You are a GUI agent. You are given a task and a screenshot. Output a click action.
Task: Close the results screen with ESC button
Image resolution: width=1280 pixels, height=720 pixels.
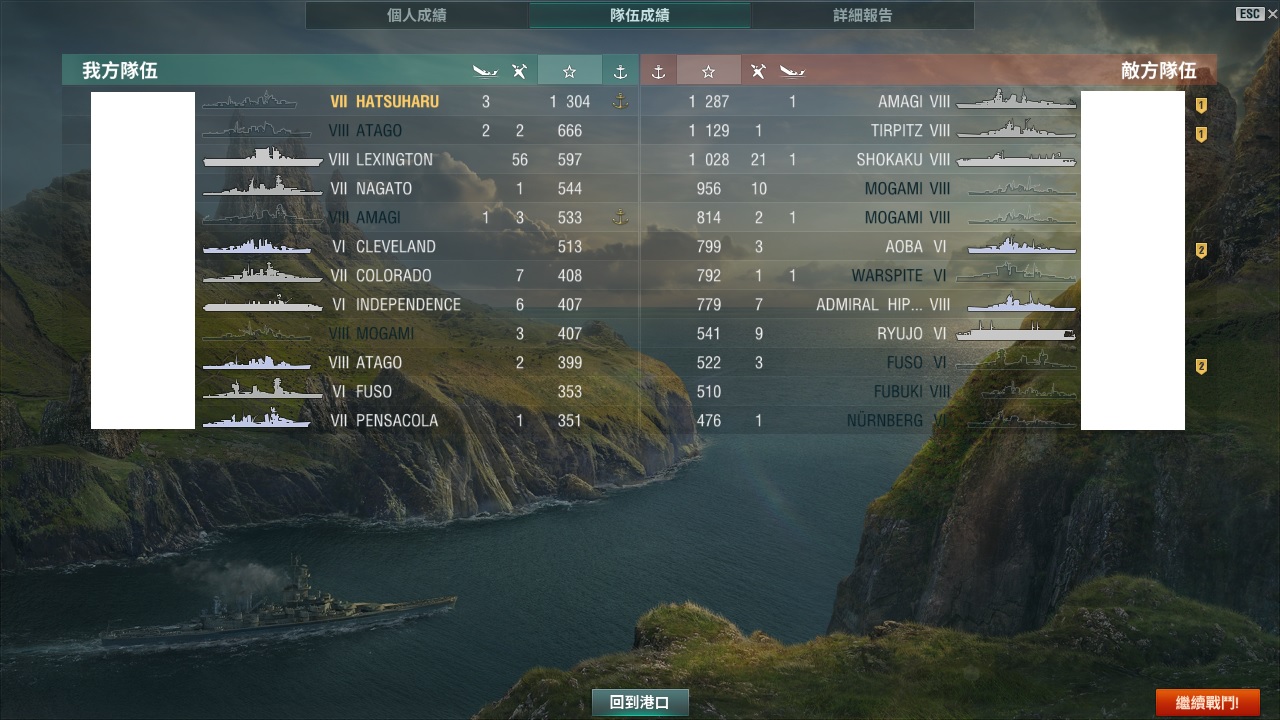point(1250,14)
